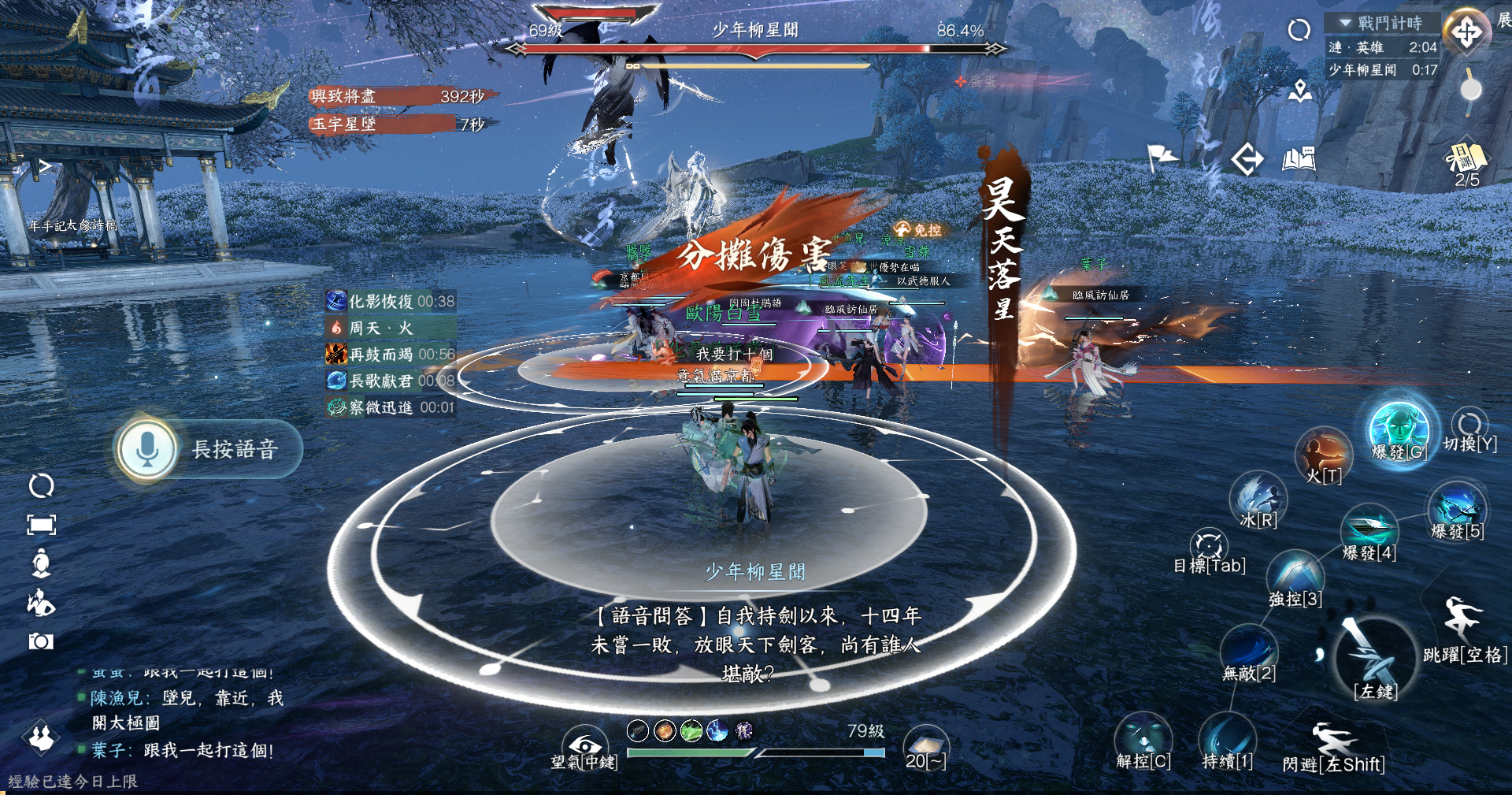Use the 火[T] fire skill
The width and height of the screenshot is (1512, 795).
point(1323,454)
